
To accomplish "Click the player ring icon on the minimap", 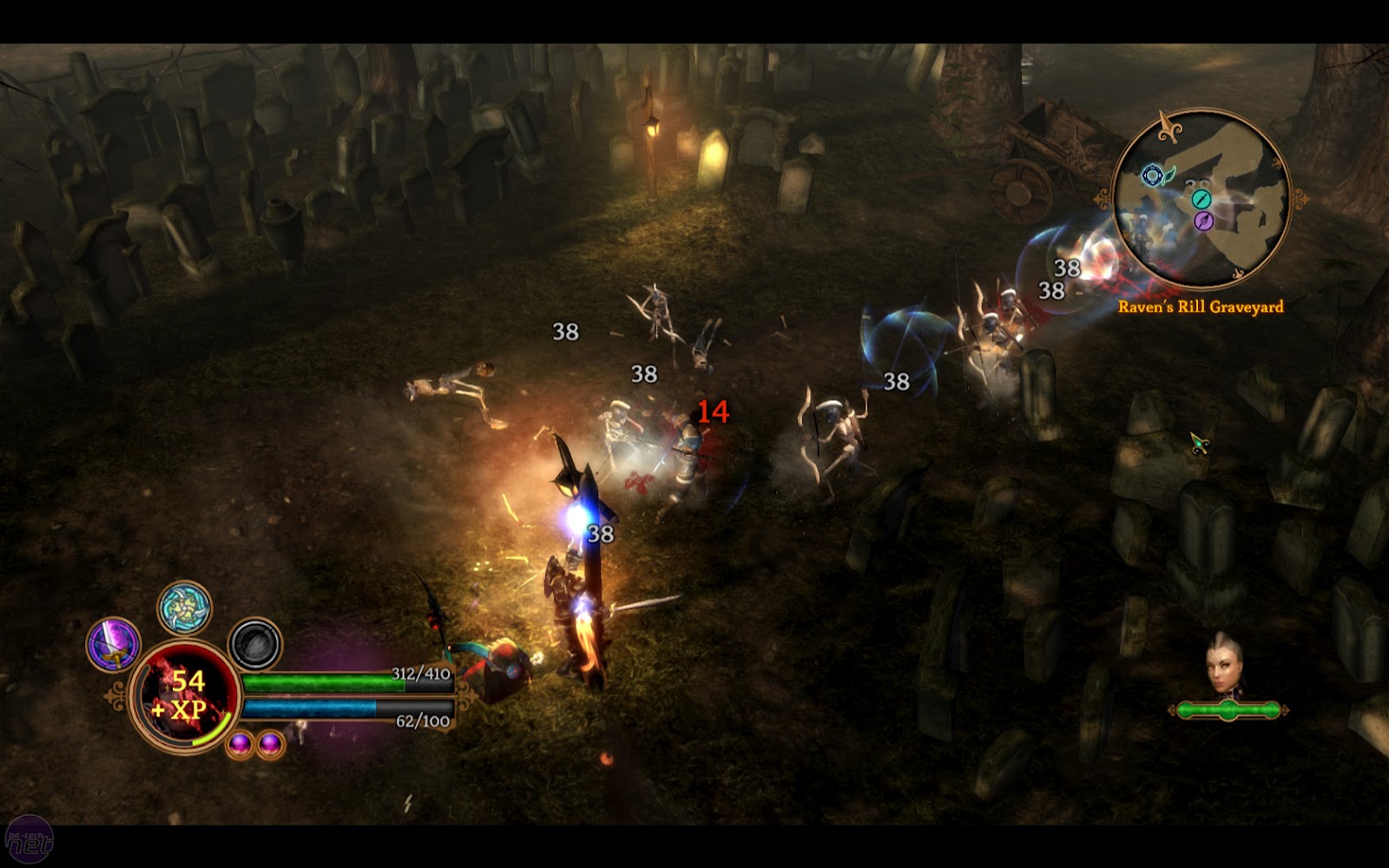I will coord(1153,175).
